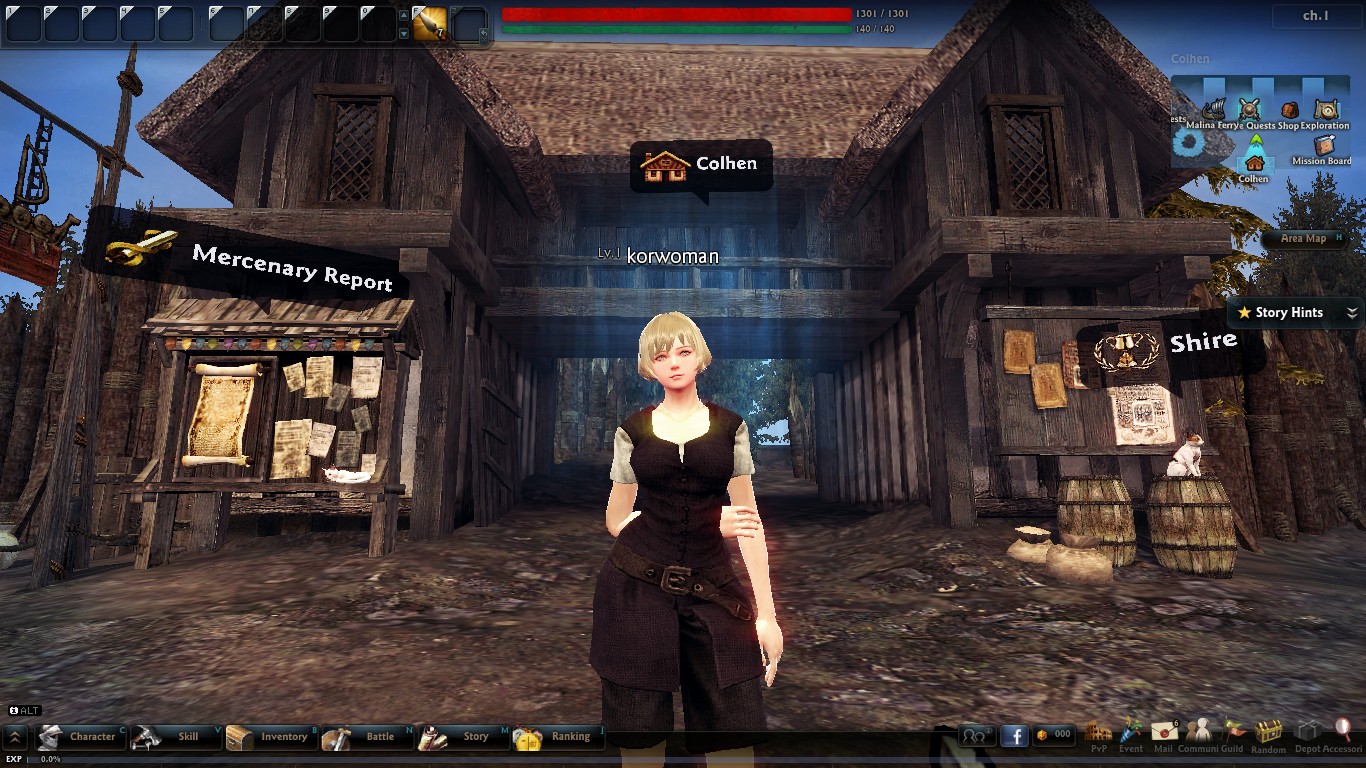Expand the bottom menu double-arrow button
1366x768 pixels.
point(15,738)
